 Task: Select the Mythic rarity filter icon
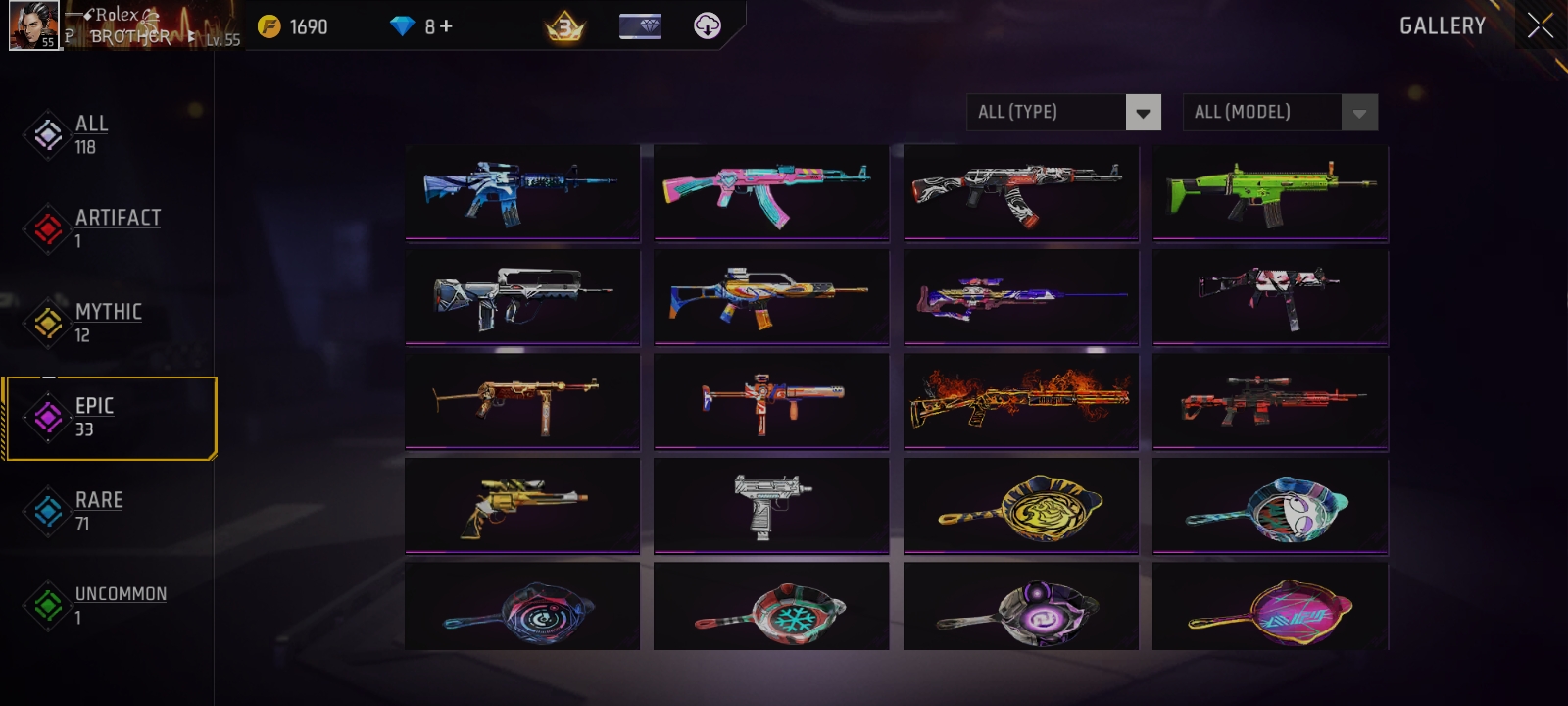click(47, 324)
